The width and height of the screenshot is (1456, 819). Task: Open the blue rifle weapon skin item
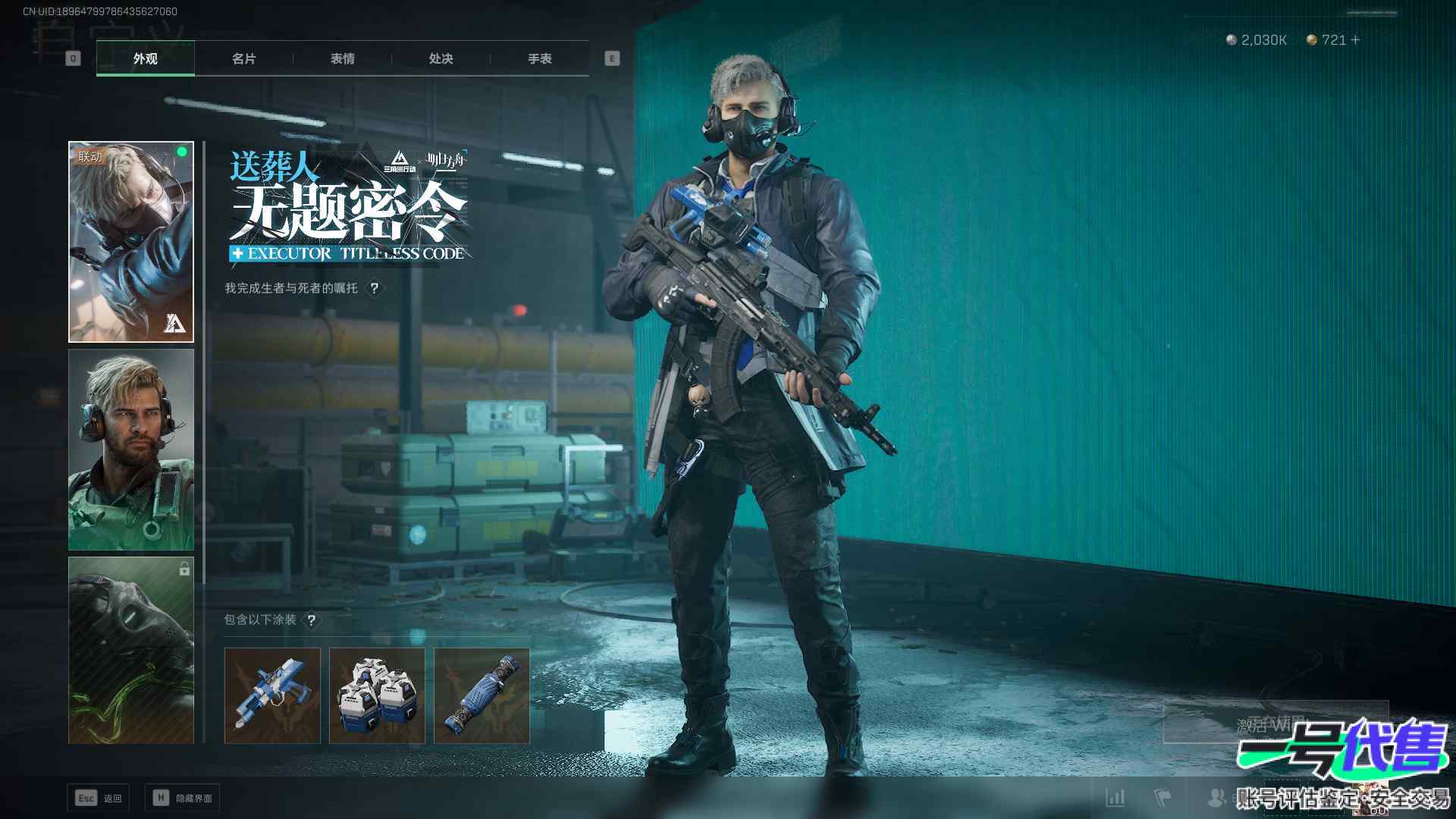pos(272,695)
